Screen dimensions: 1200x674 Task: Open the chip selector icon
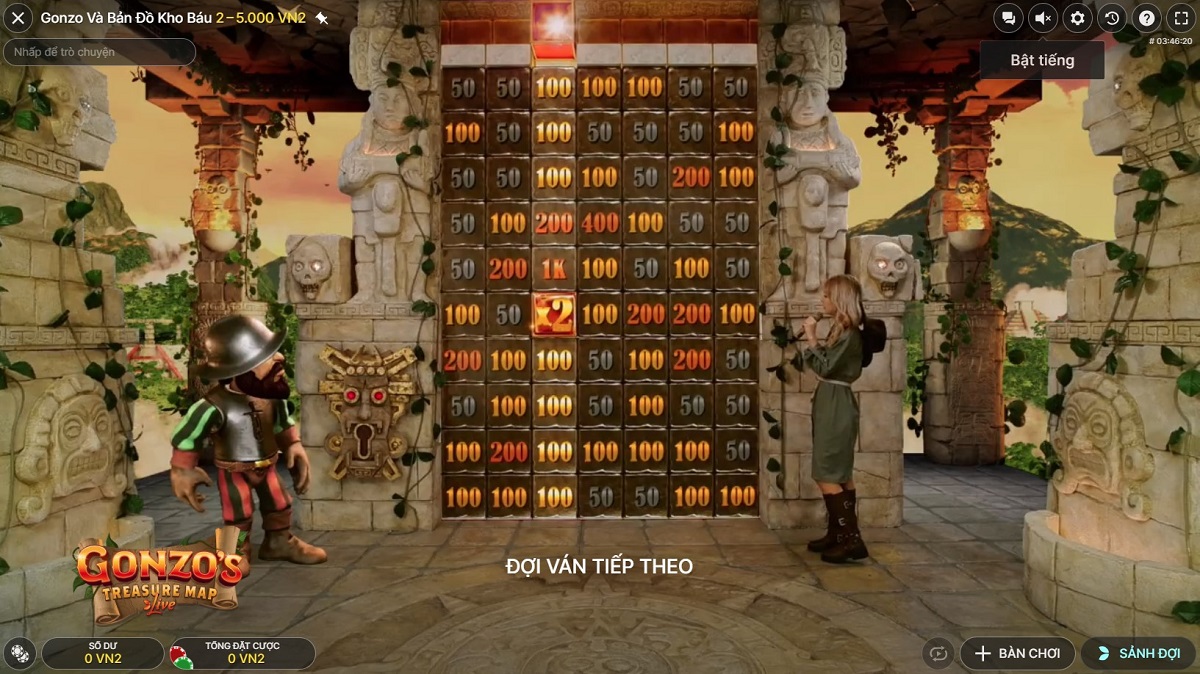[19, 653]
